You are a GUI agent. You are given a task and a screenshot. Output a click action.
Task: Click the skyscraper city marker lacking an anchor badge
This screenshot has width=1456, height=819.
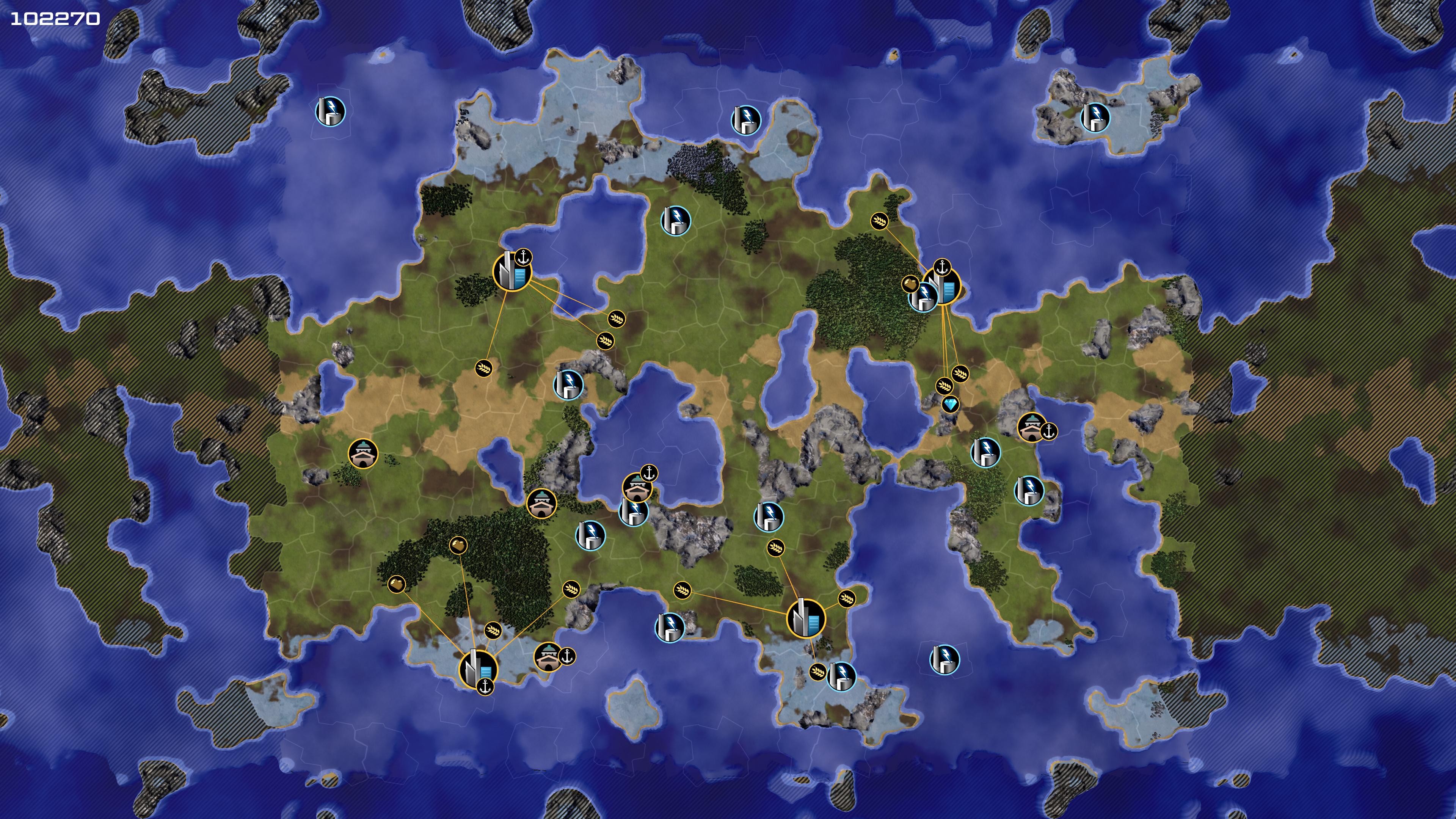(x=805, y=618)
